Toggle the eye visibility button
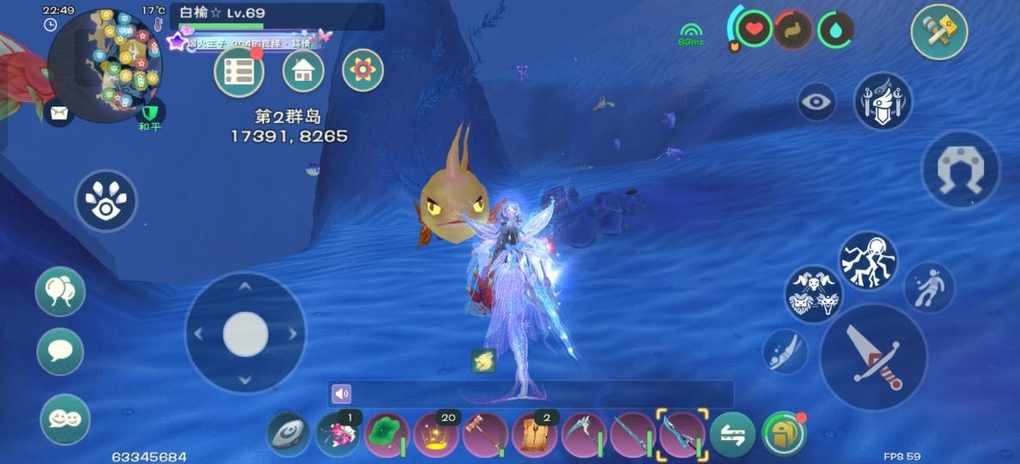 click(817, 102)
